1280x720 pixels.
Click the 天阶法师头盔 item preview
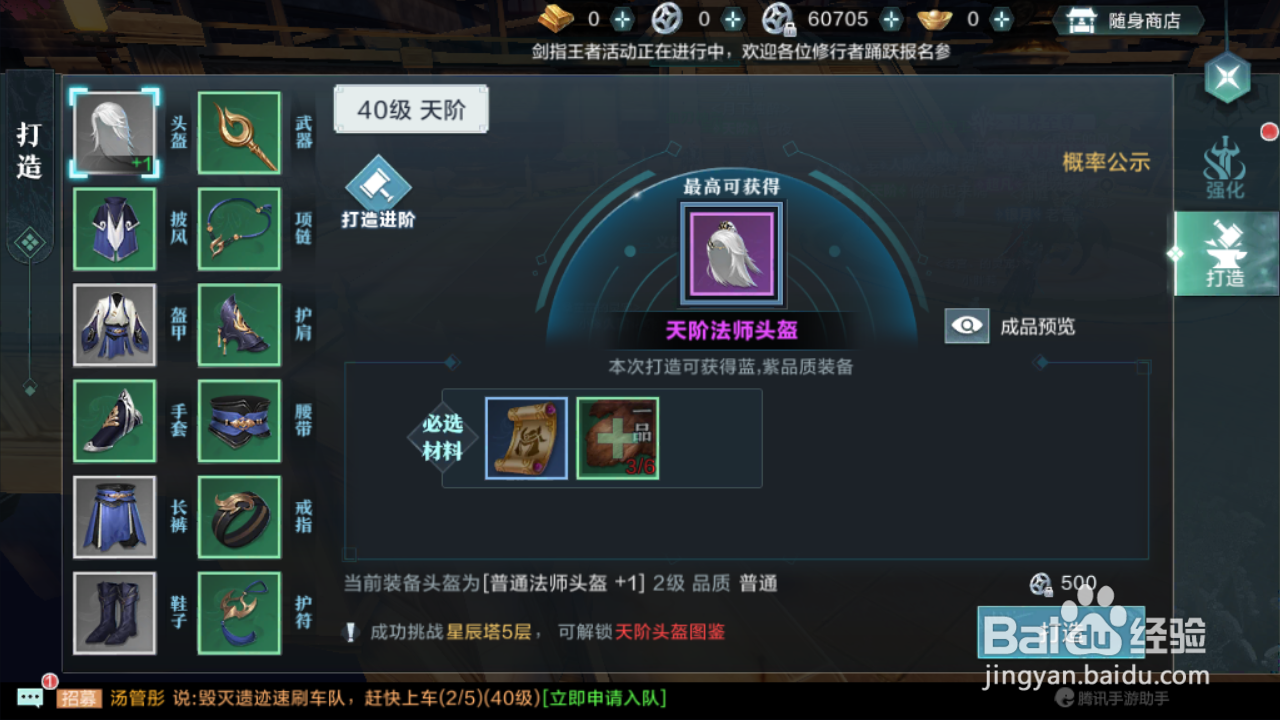730,252
